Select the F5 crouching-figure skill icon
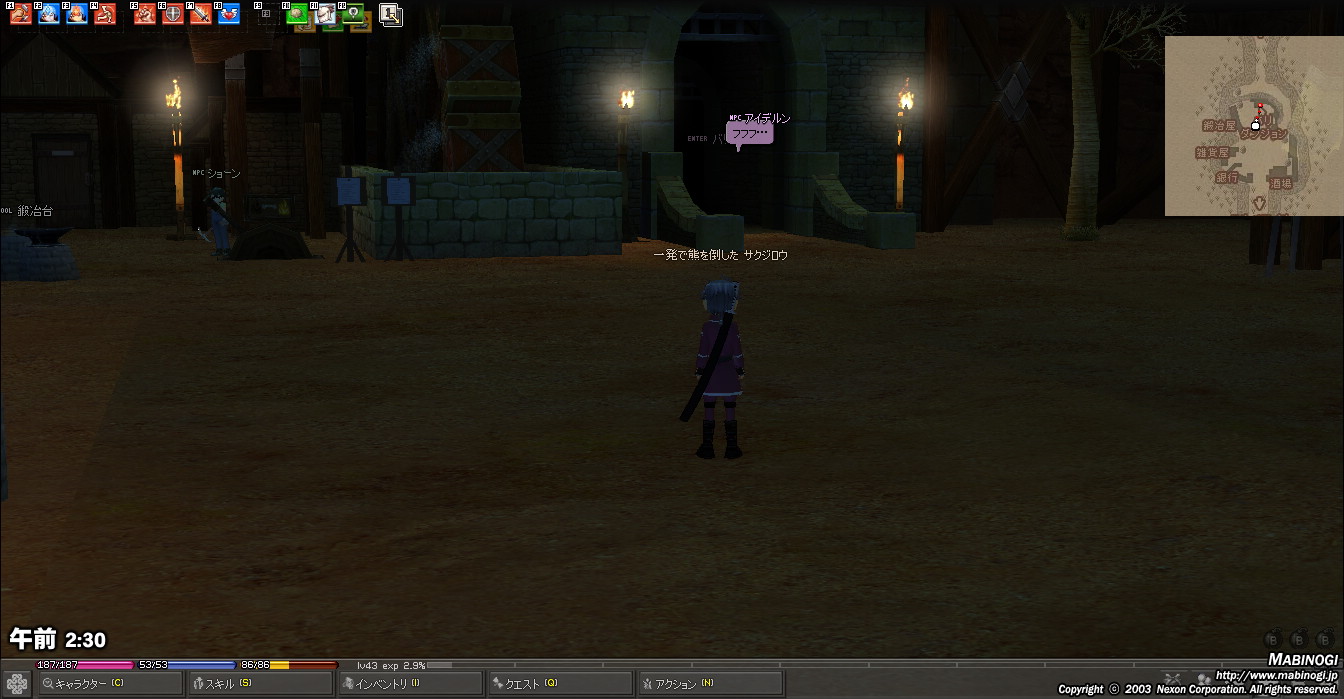This screenshot has width=1344, height=699. tap(145, 14)
